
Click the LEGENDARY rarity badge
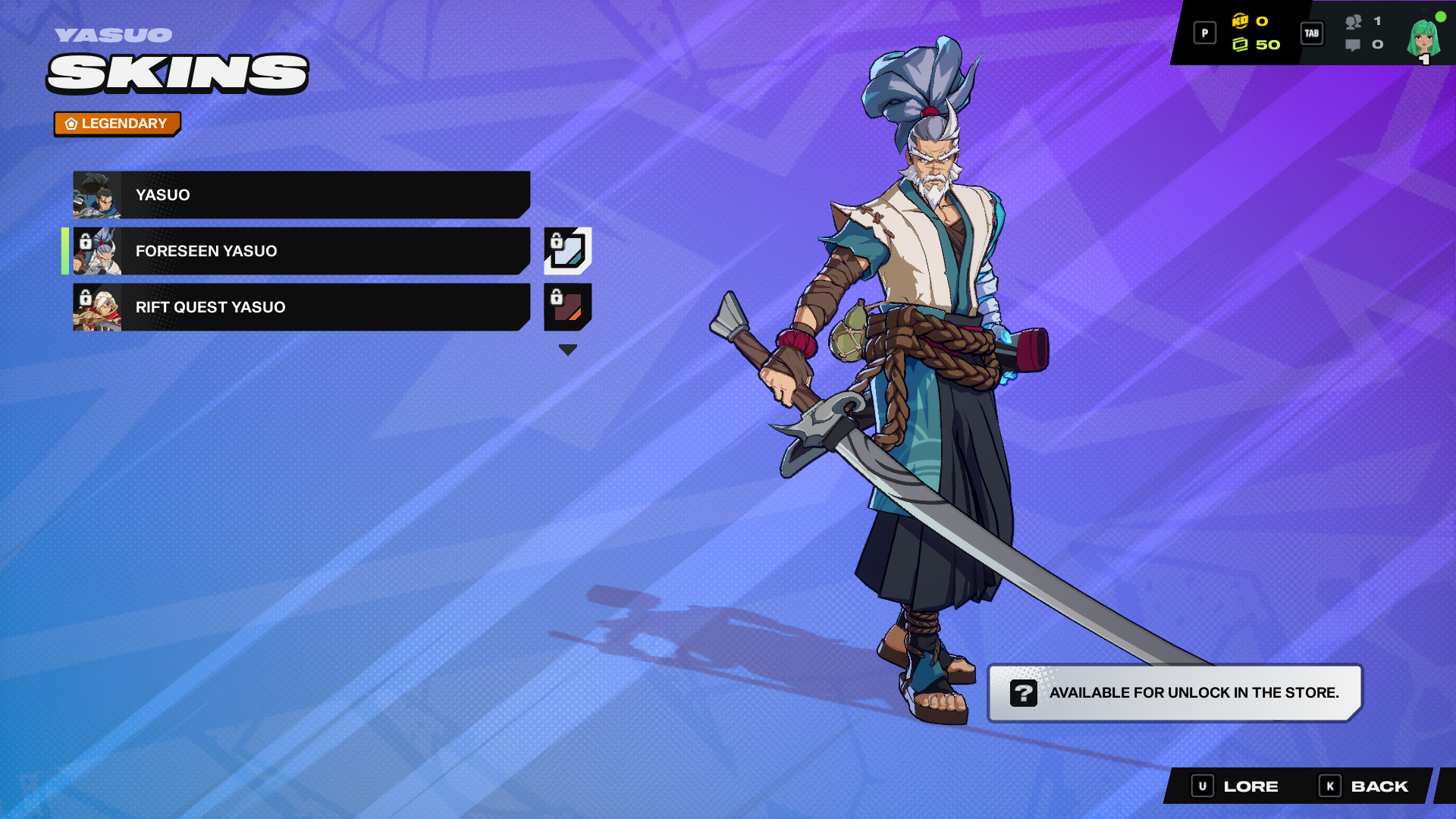click(x=117, y=123)
